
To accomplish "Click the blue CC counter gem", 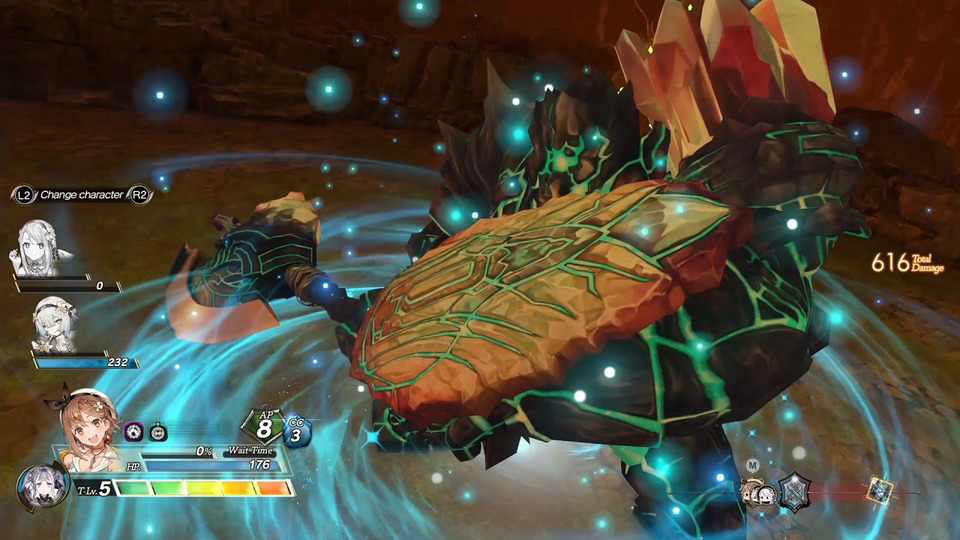I will [x=298, y=432].
